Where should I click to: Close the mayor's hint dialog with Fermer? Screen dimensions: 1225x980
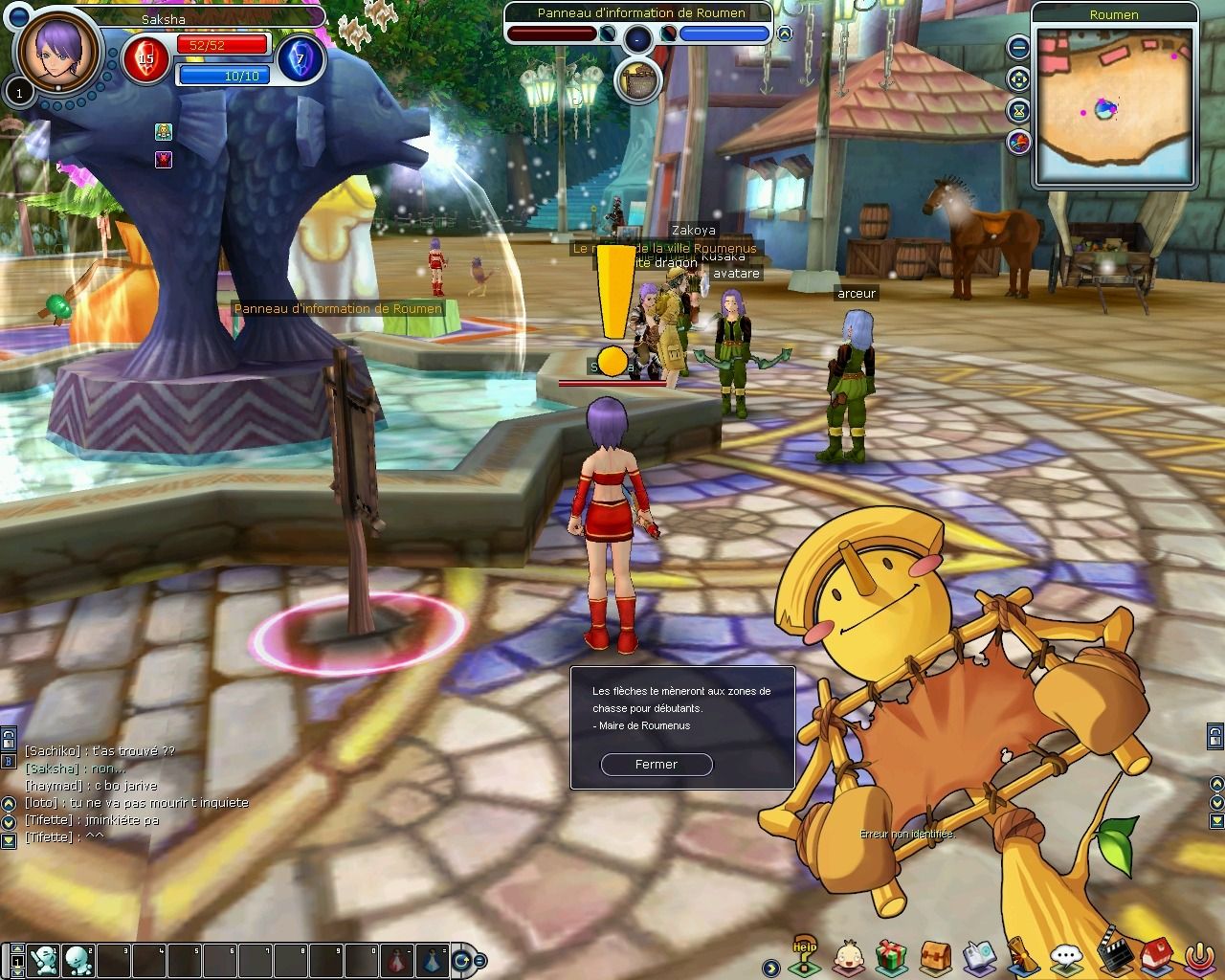pos(656,765)
